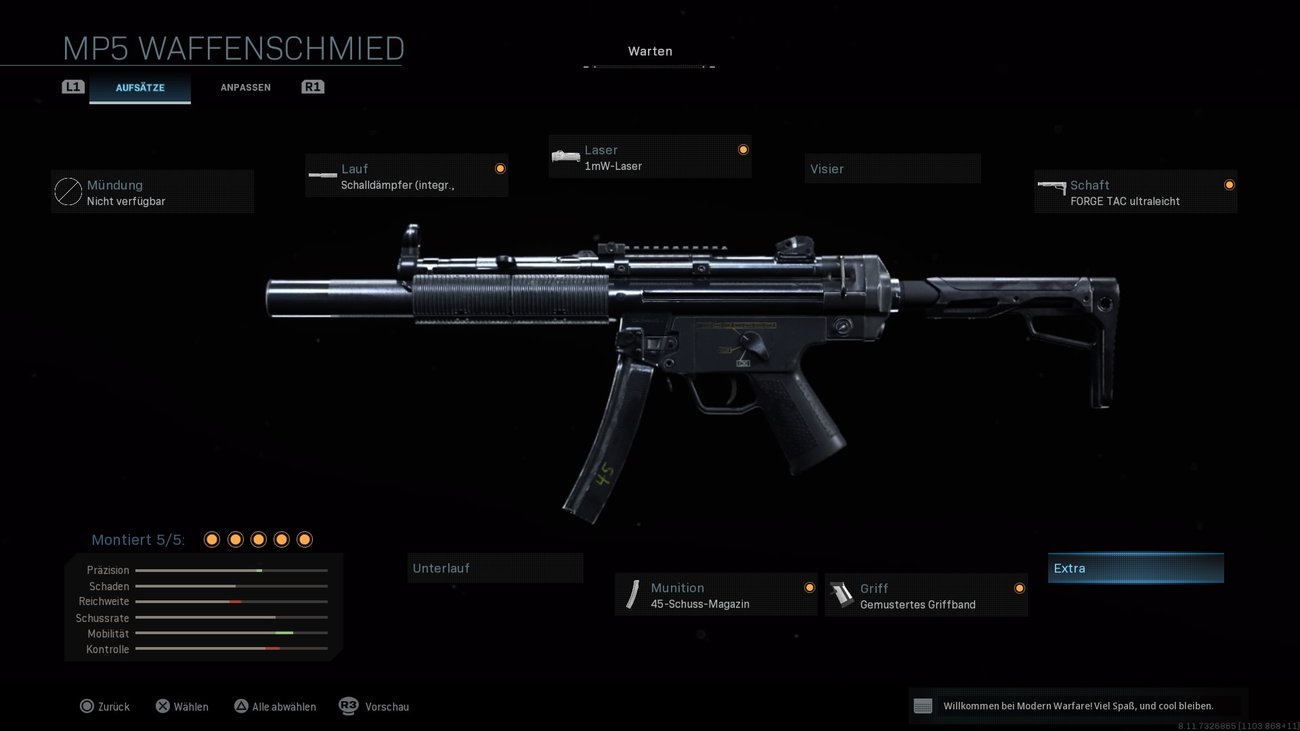1300x731 pixels.
Task: Select the AUFSÄTZE tab
Action: point(140,87)
